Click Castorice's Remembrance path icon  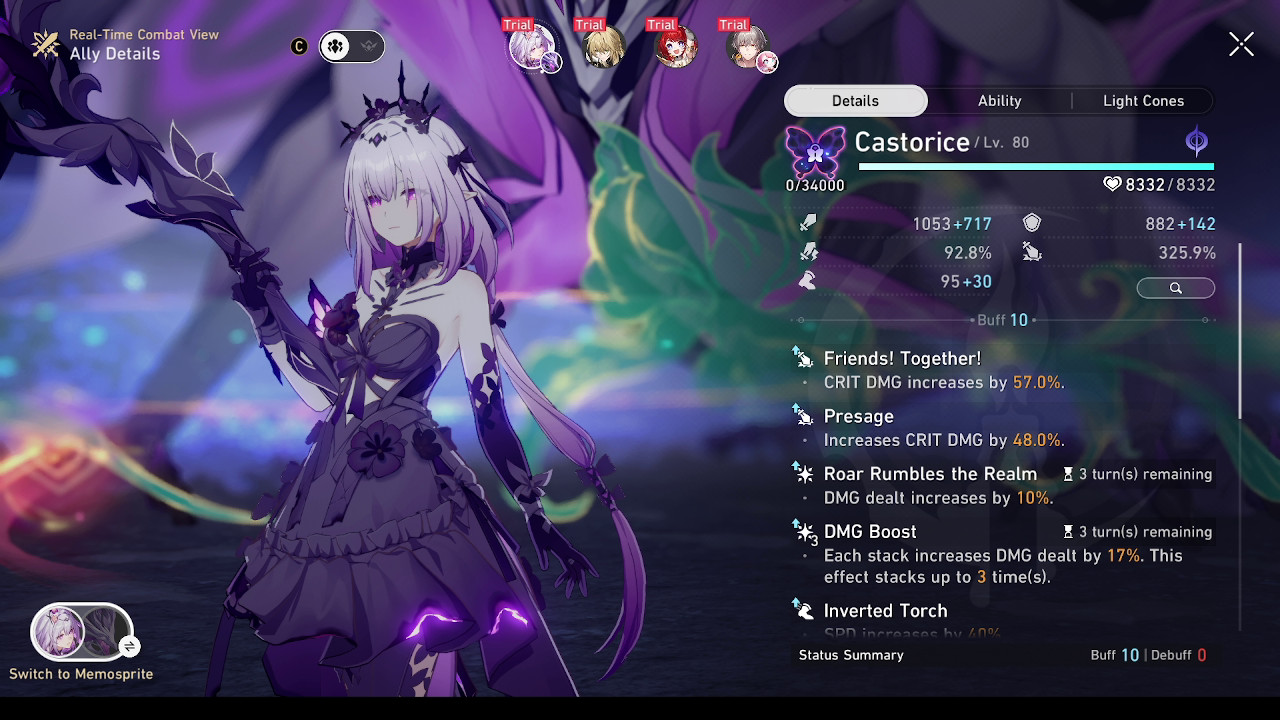coord(1196,140)
